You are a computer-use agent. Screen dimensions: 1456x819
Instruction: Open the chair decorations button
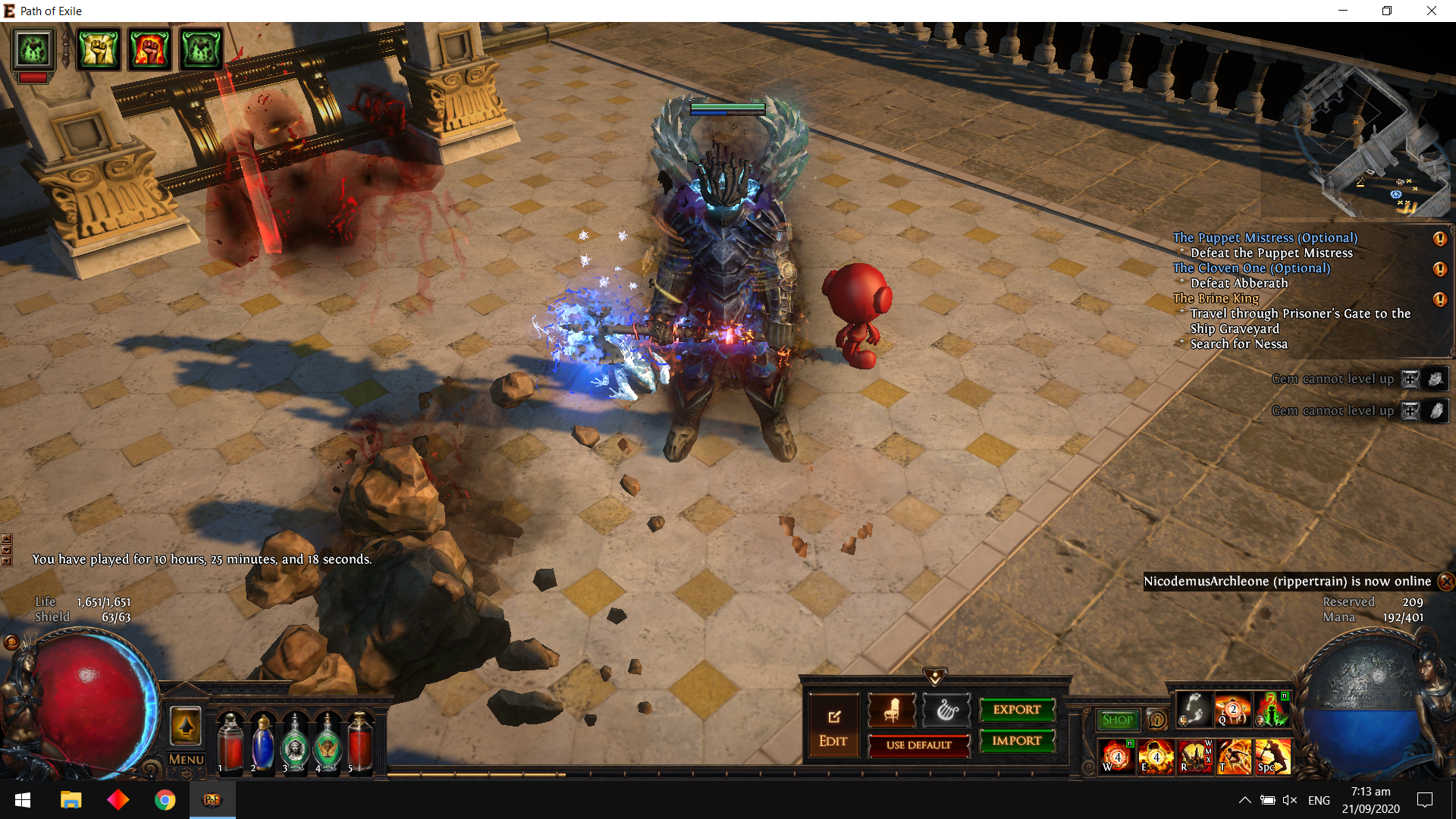tap(891, 711)
